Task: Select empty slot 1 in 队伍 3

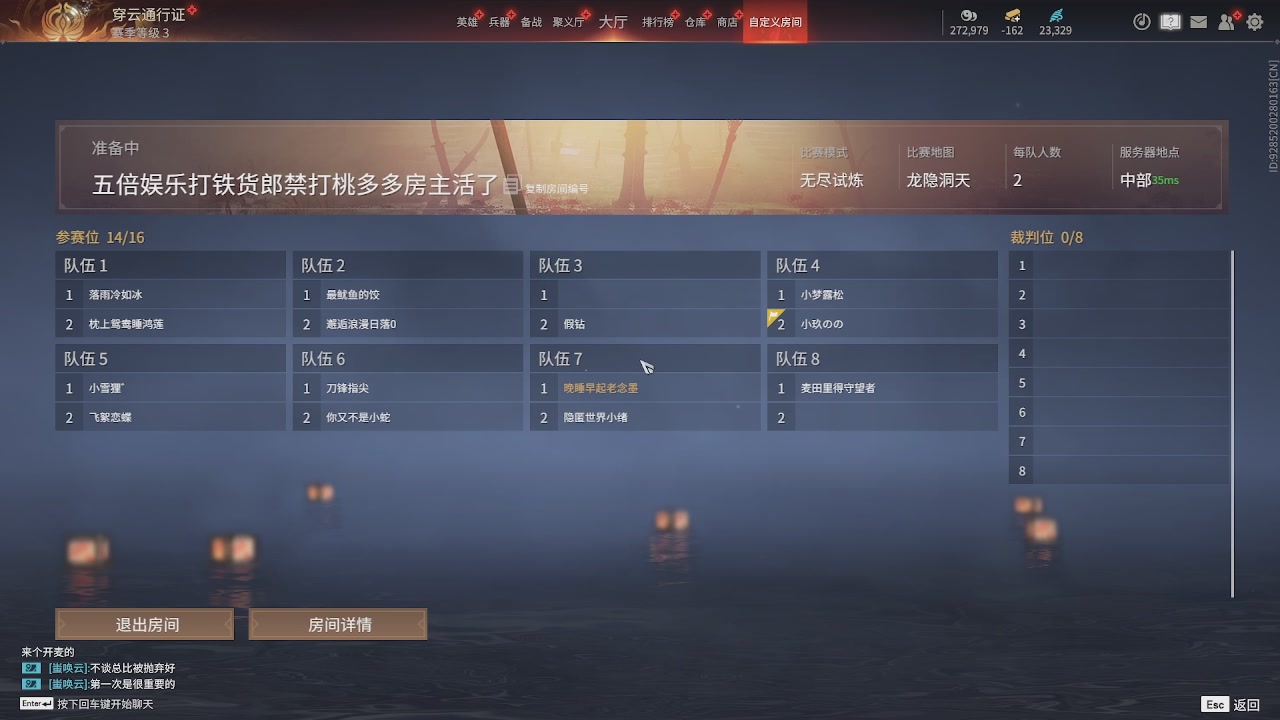Action: pyautogui.click(x=644, y=294)
